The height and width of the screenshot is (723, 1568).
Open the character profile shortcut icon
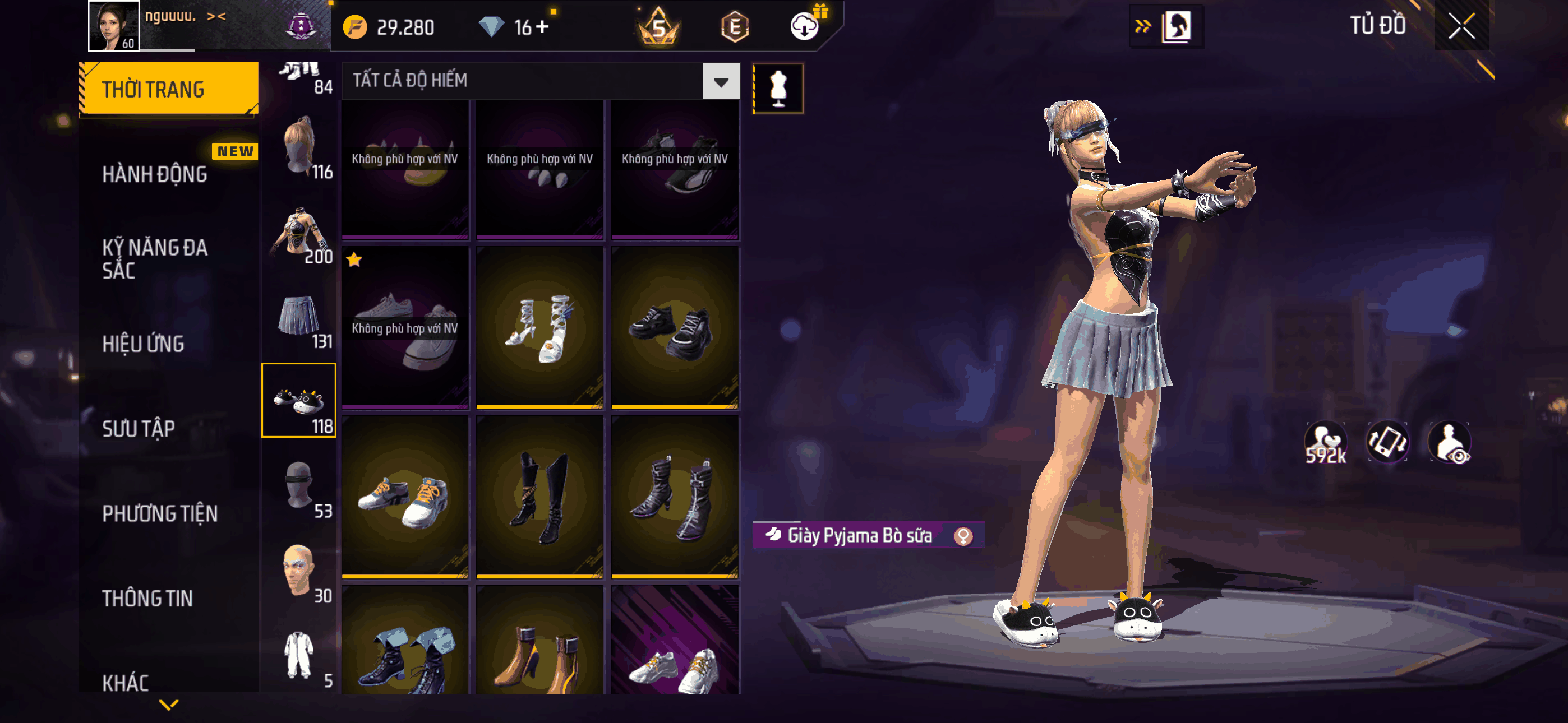[x=1176, y=26]
